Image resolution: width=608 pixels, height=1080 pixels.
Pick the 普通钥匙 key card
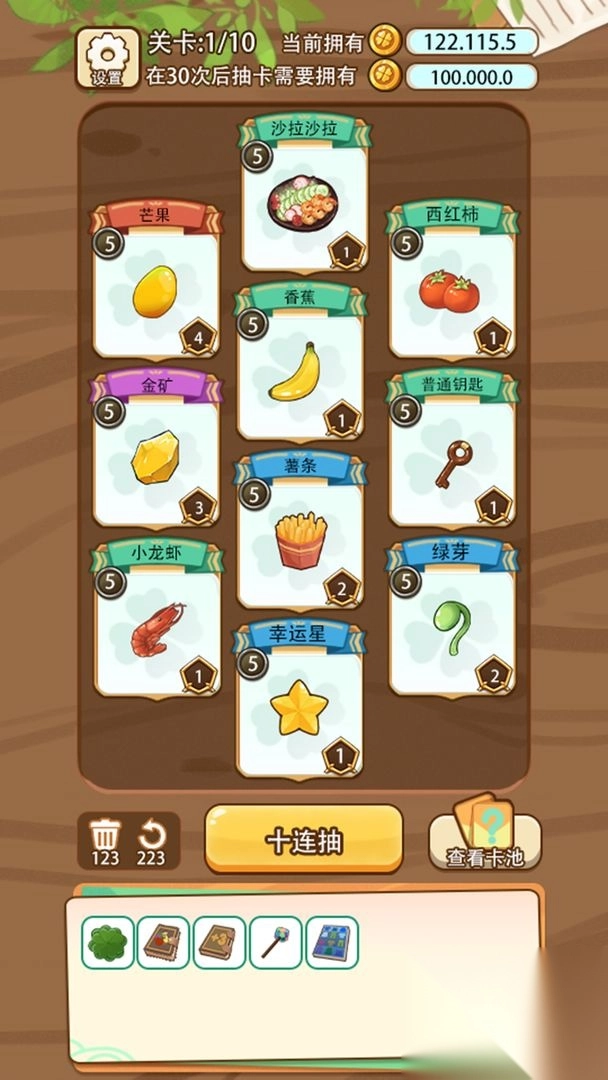452,454
